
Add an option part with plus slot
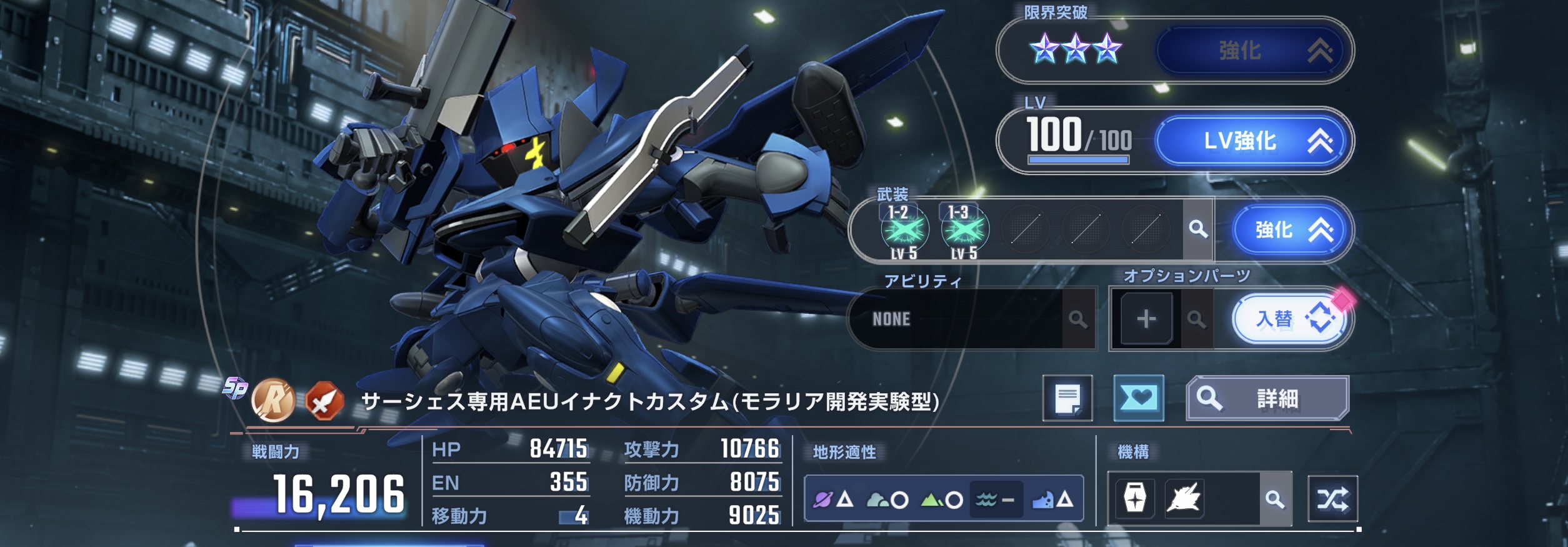coord(1146,319)
